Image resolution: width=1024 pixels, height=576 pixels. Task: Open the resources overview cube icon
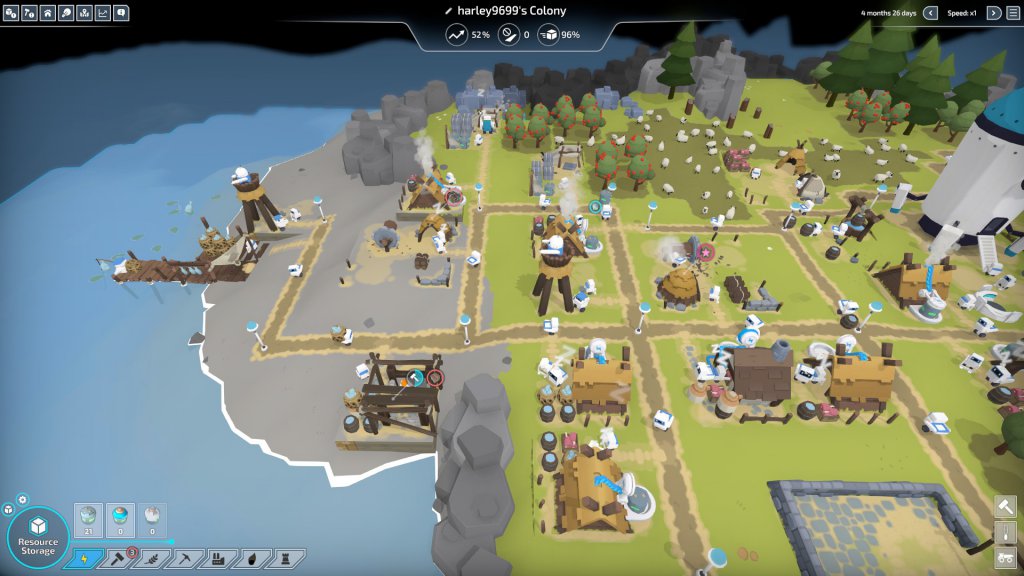tap(10, 13)
